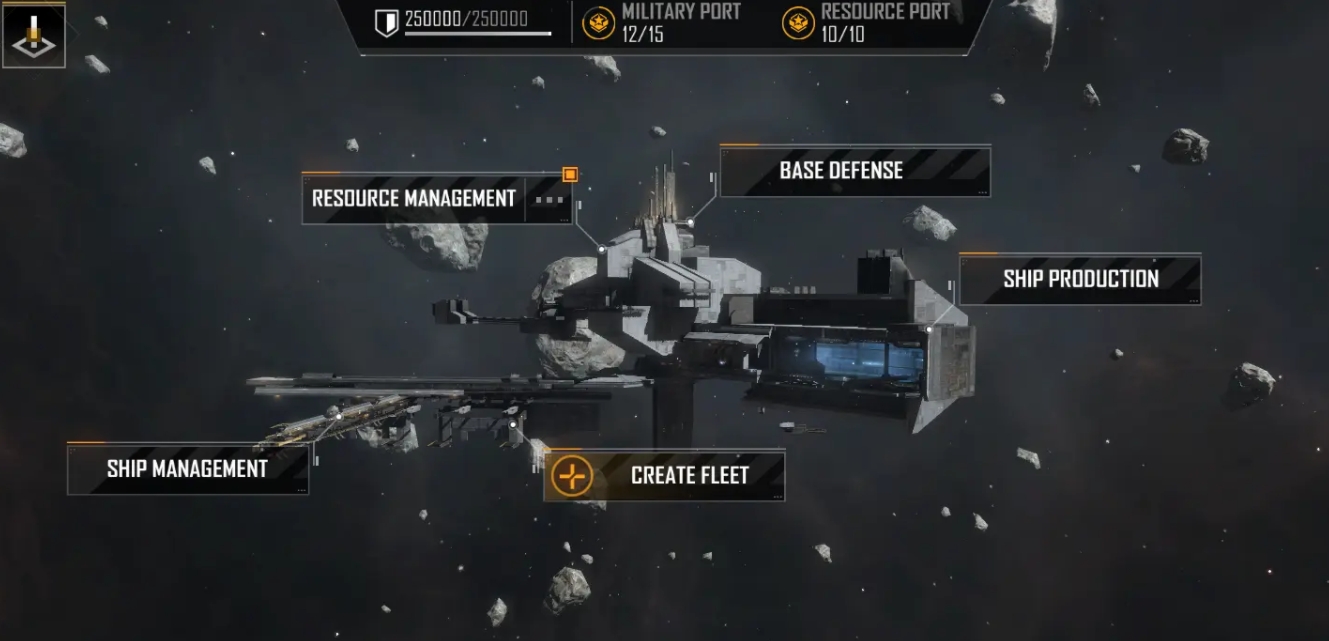The width and height of the screenshot is (1329, 641).
Task: Go to Ship Production
Action: (x=1080, y=279)
